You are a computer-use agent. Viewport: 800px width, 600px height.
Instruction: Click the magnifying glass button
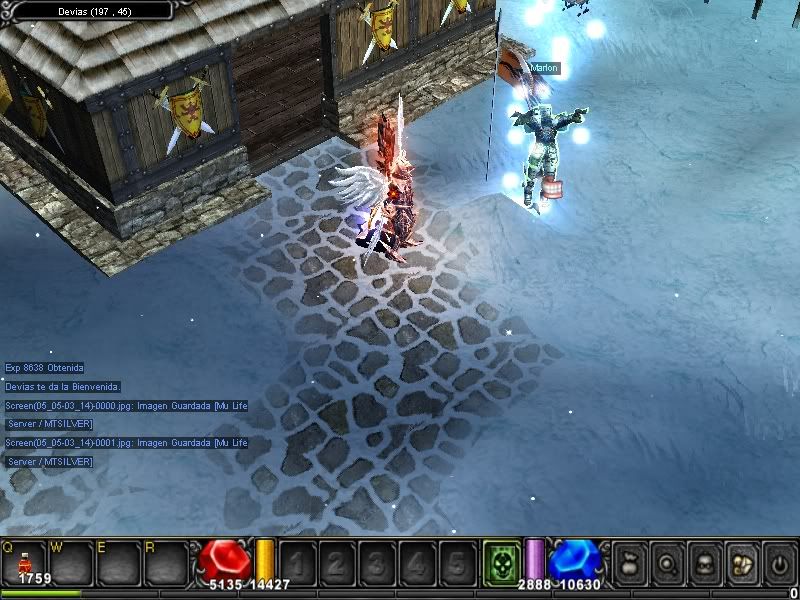click(666, 564)
